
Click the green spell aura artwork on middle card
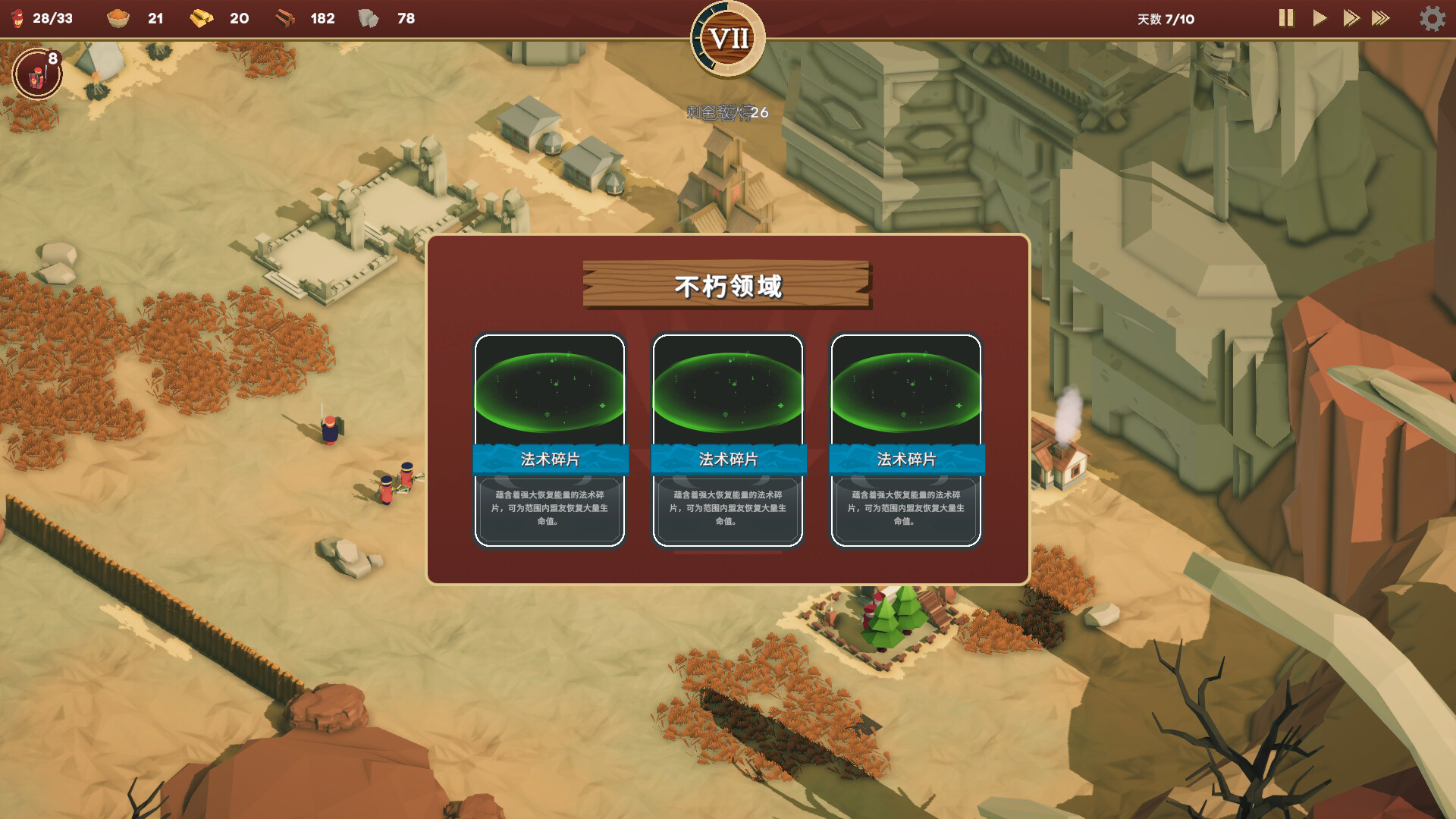pos(727,391)
